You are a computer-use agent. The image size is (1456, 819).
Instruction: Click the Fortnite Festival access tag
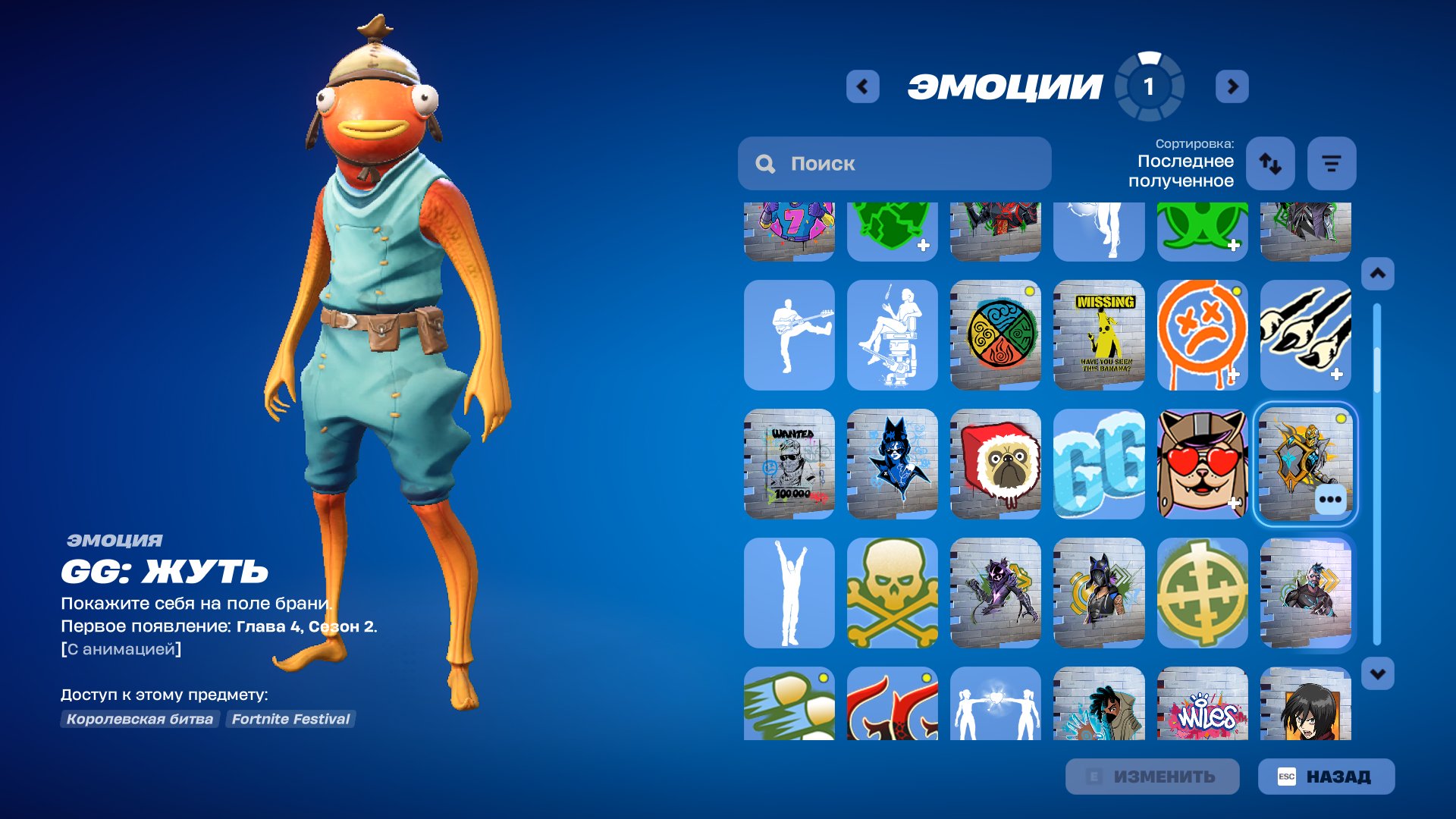290,720
